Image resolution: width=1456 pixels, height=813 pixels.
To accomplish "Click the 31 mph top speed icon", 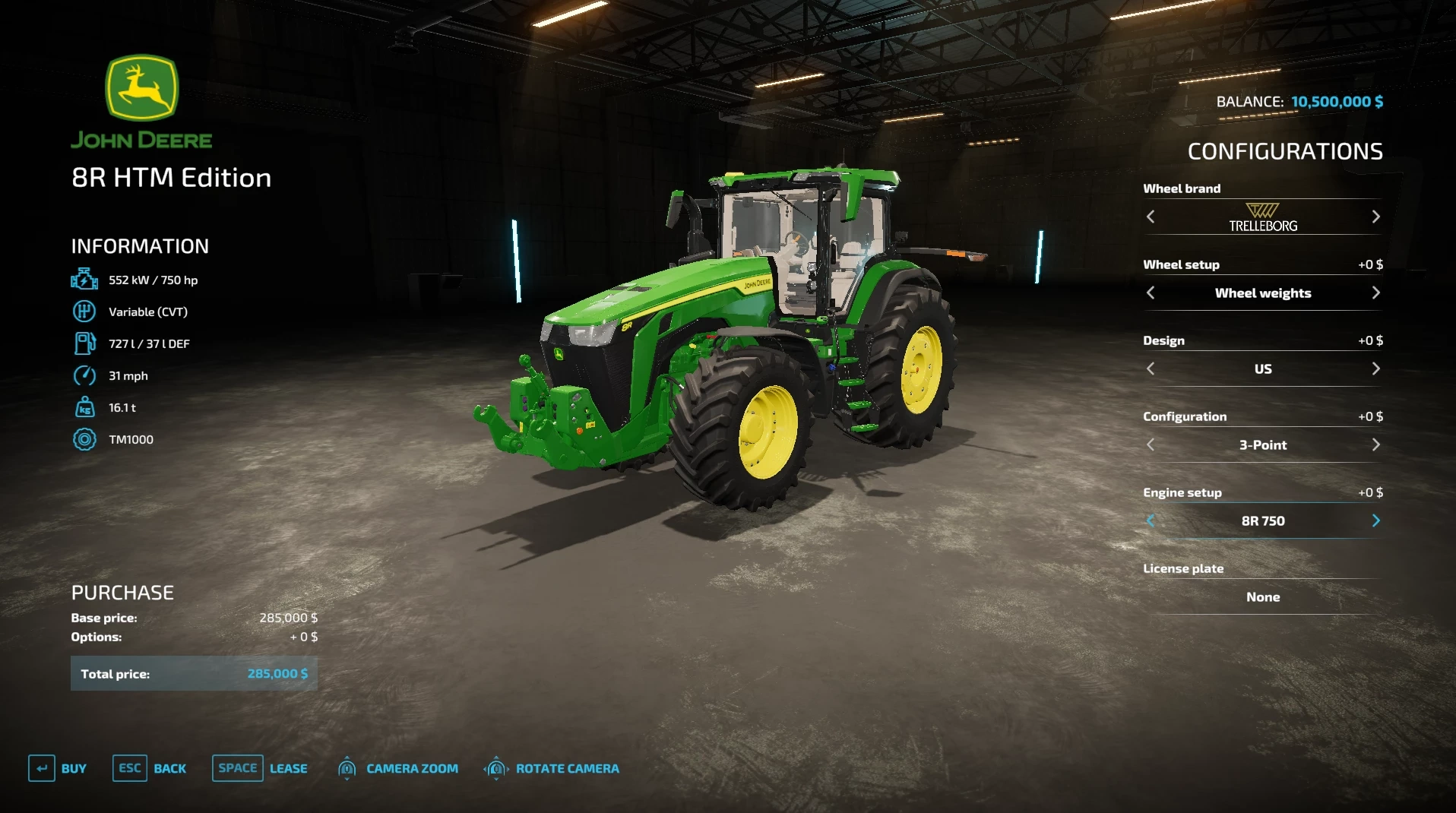I will click(84, 375).
